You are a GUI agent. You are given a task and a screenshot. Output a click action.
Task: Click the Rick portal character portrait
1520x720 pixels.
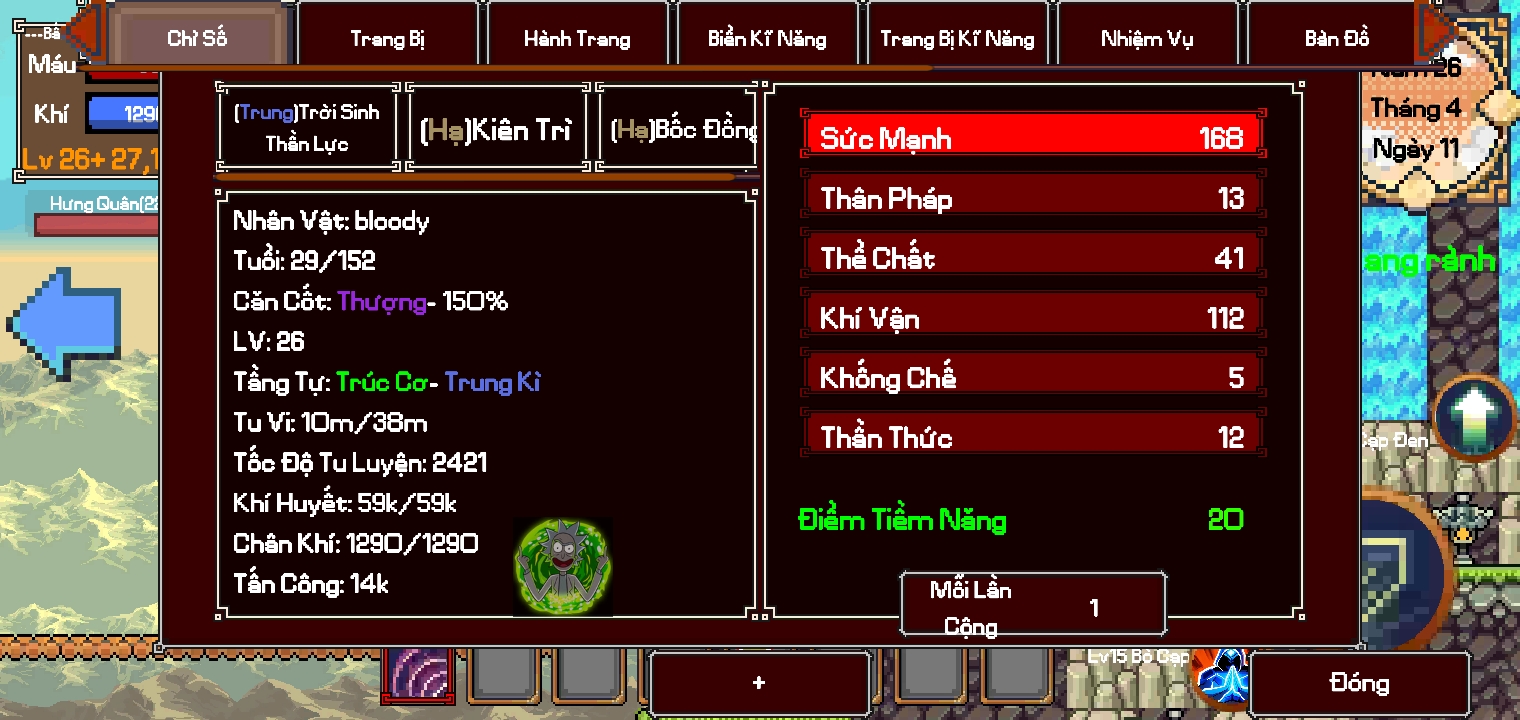tap(562, 565)
